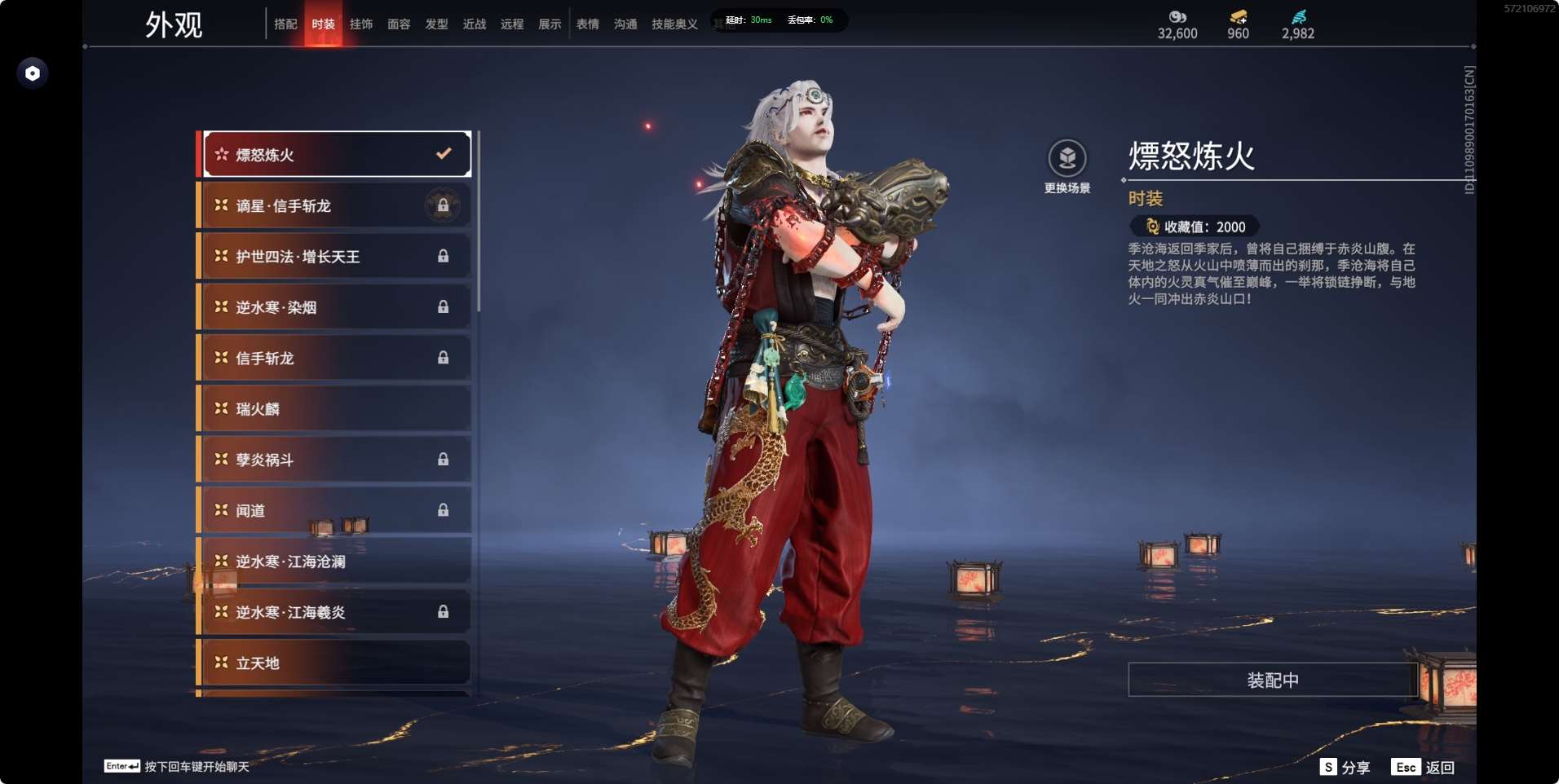The height and width of the screenshot is (784, 1559).
Task: Open the 挂饰 tab
Action: pyautogui.click(x=361, y=24)
